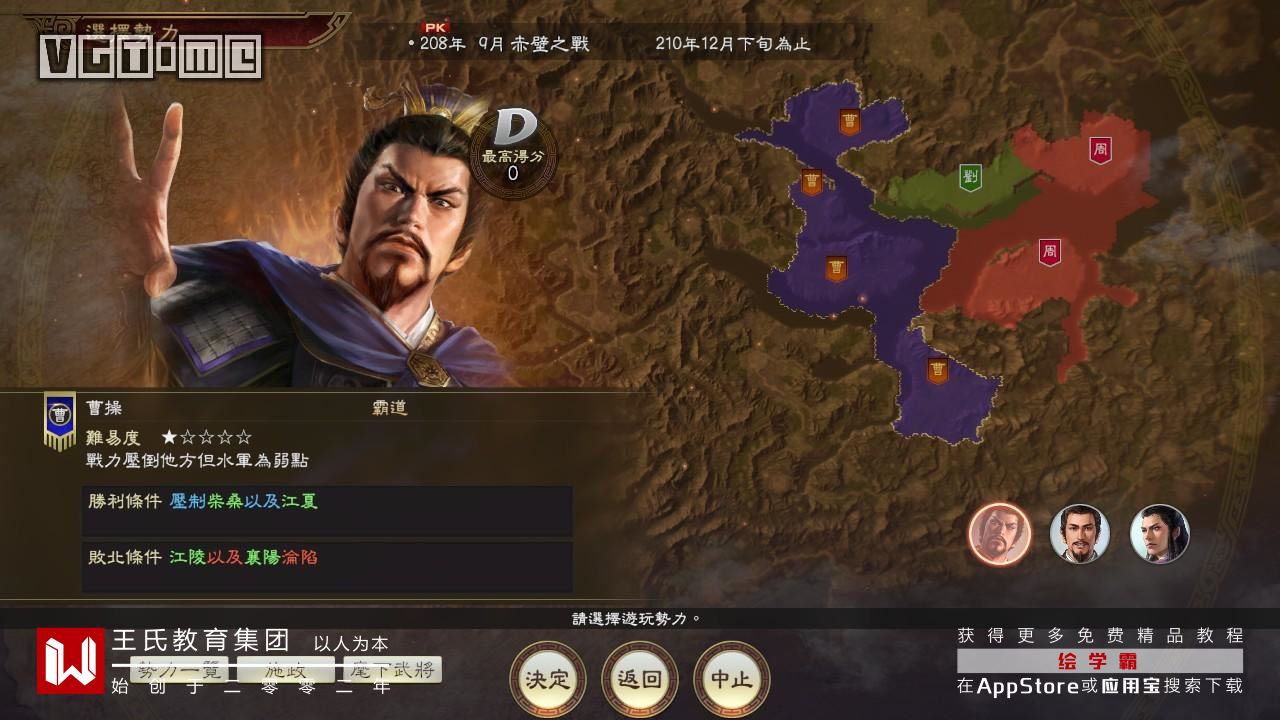
Task: Go back using the 返回 button
Action: pos(639,679)
